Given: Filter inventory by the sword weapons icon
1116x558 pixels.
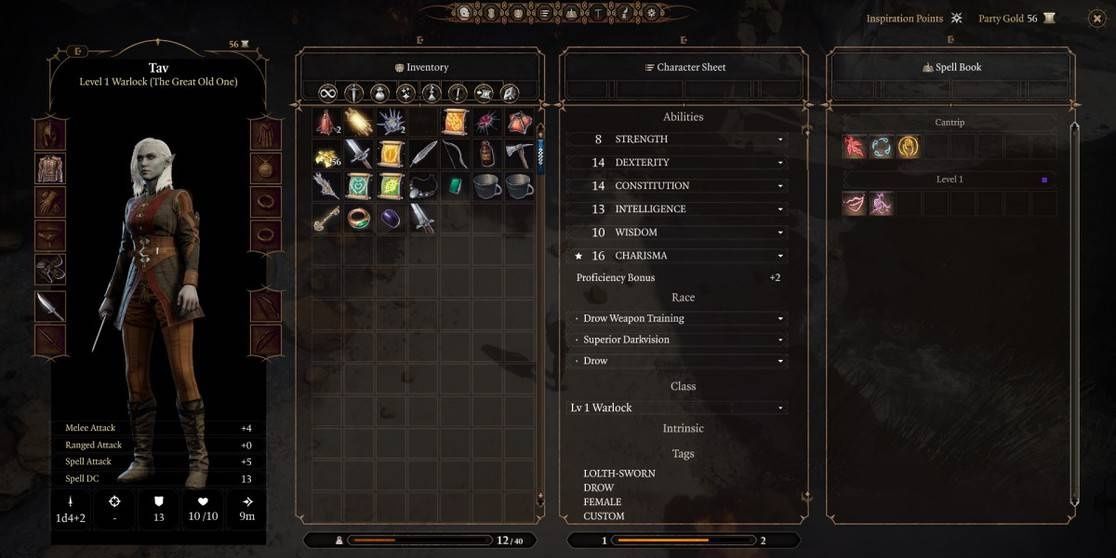Looking at the screenshot, I should coord(353,93).
